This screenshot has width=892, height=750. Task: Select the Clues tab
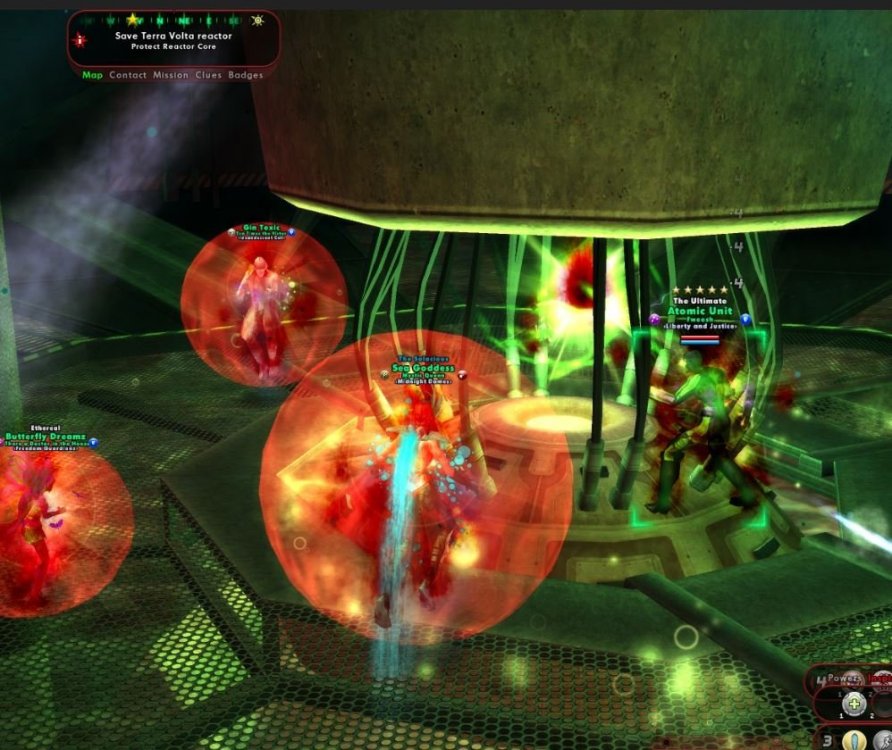point(208,75)
